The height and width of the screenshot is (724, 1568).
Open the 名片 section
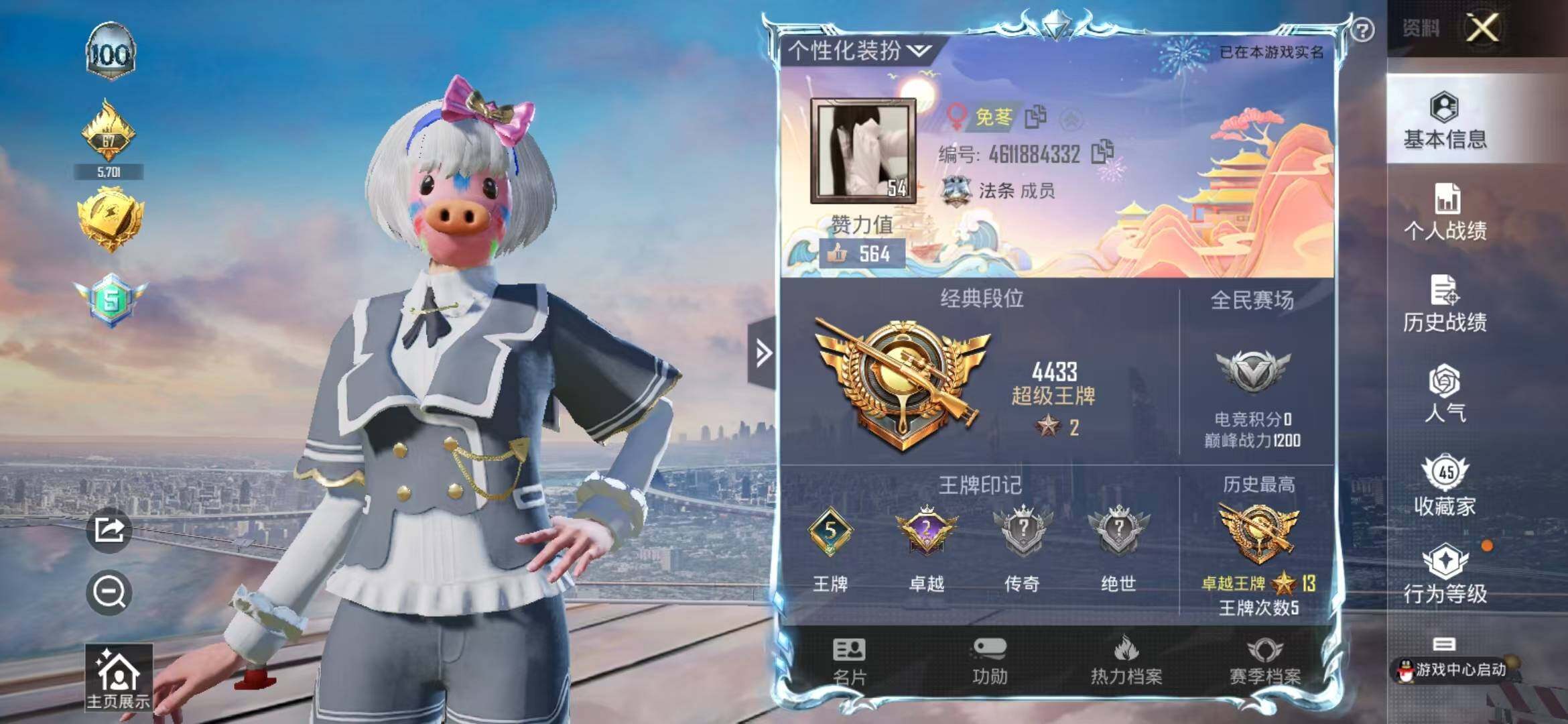pos(849,662)
